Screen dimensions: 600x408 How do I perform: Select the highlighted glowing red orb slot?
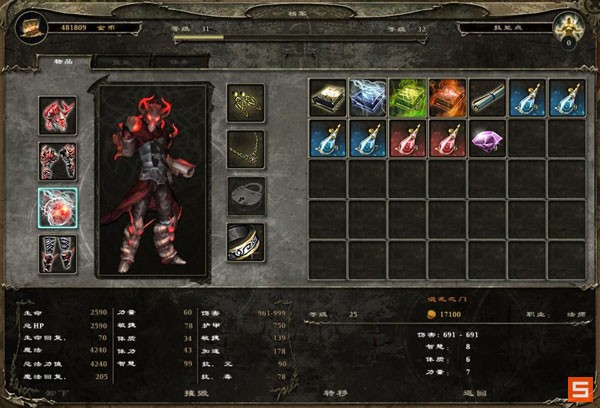click(57, 207)
